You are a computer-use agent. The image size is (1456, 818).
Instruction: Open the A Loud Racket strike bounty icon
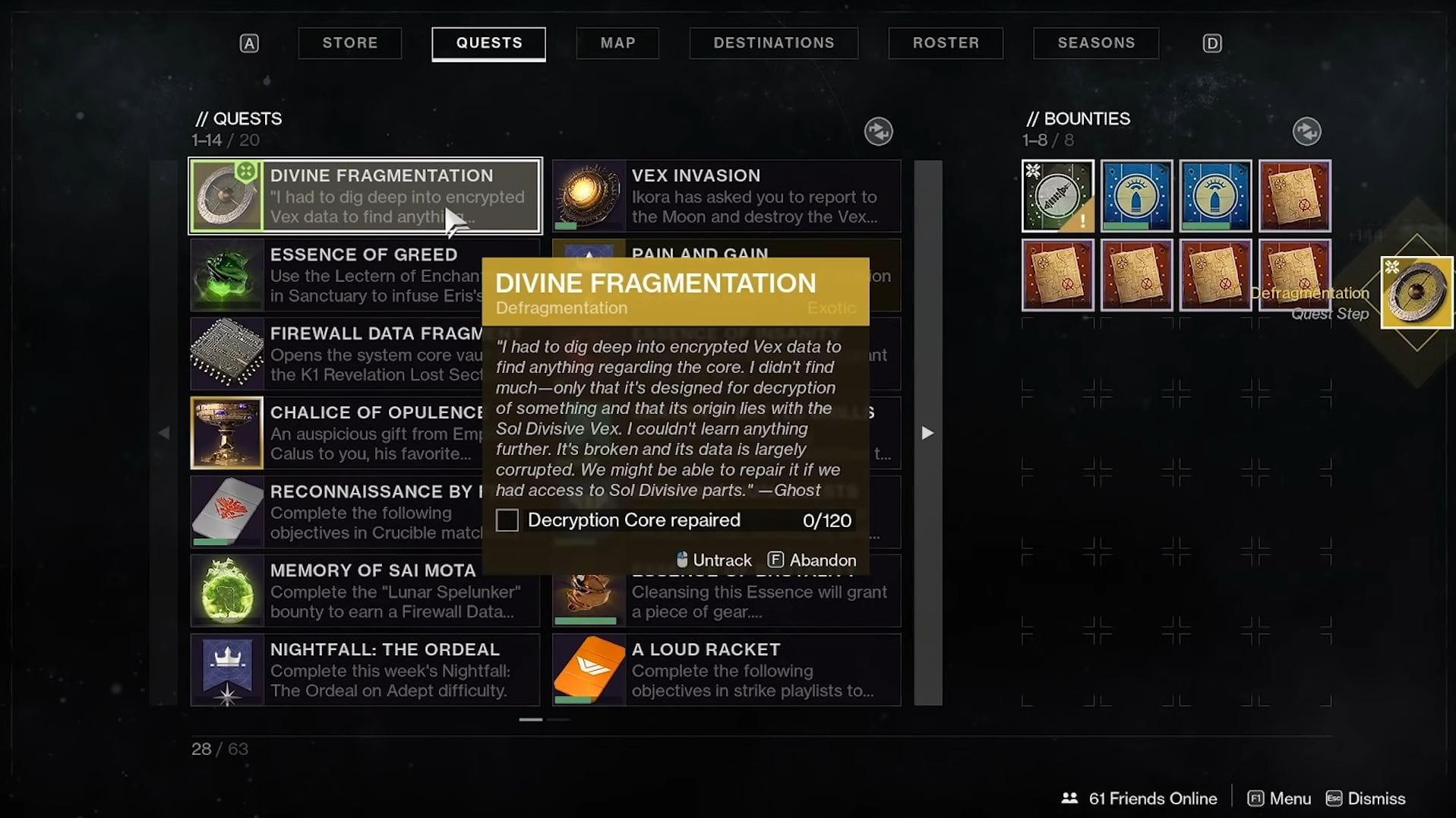[x=589, y=670]
